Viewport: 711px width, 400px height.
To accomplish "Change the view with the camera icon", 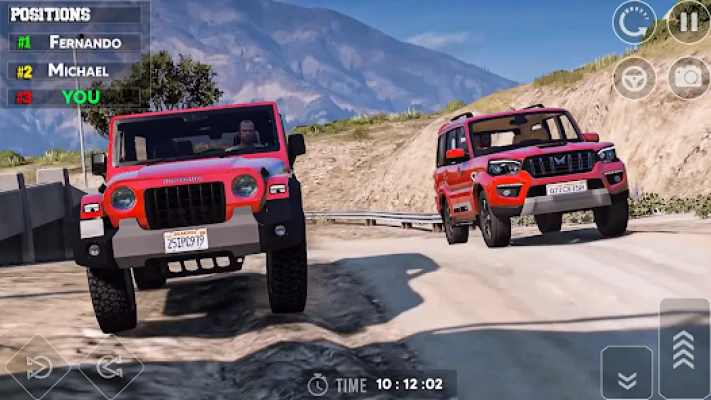I will click(x=689, y=77).
